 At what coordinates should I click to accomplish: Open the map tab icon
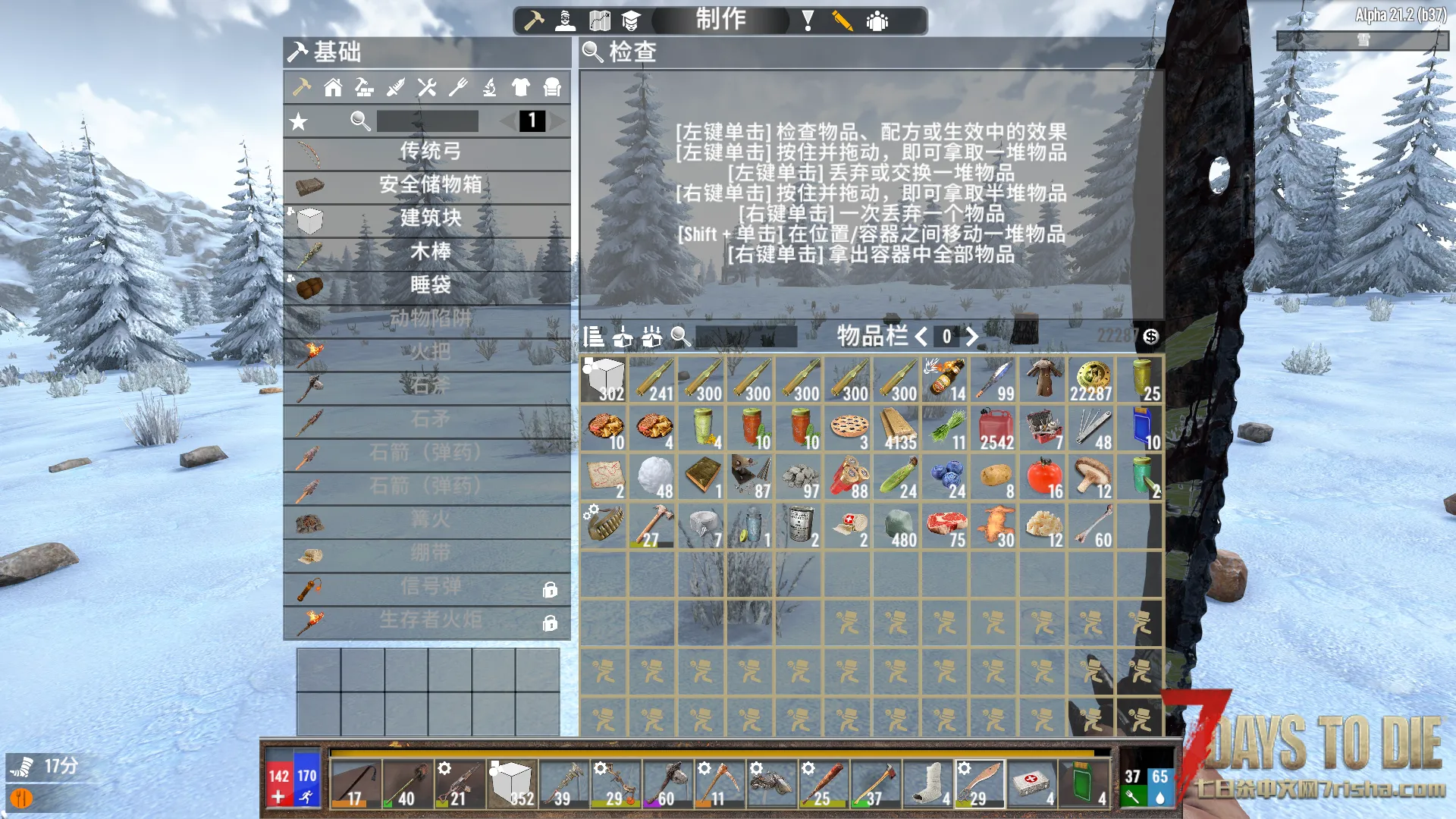click(x=599, y=20)
